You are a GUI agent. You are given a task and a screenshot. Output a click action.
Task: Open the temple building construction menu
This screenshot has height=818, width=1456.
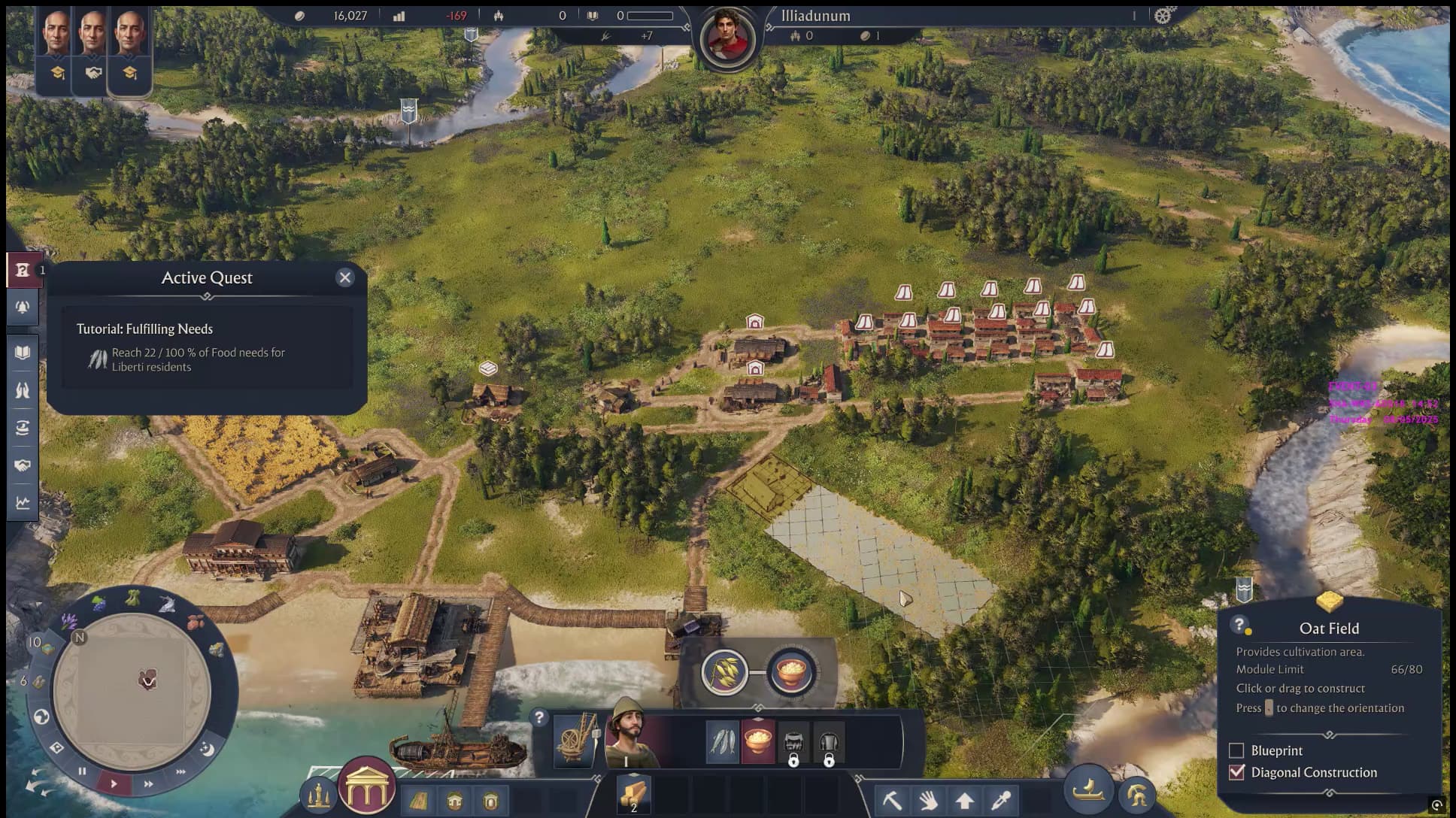[x=367, y=787]
